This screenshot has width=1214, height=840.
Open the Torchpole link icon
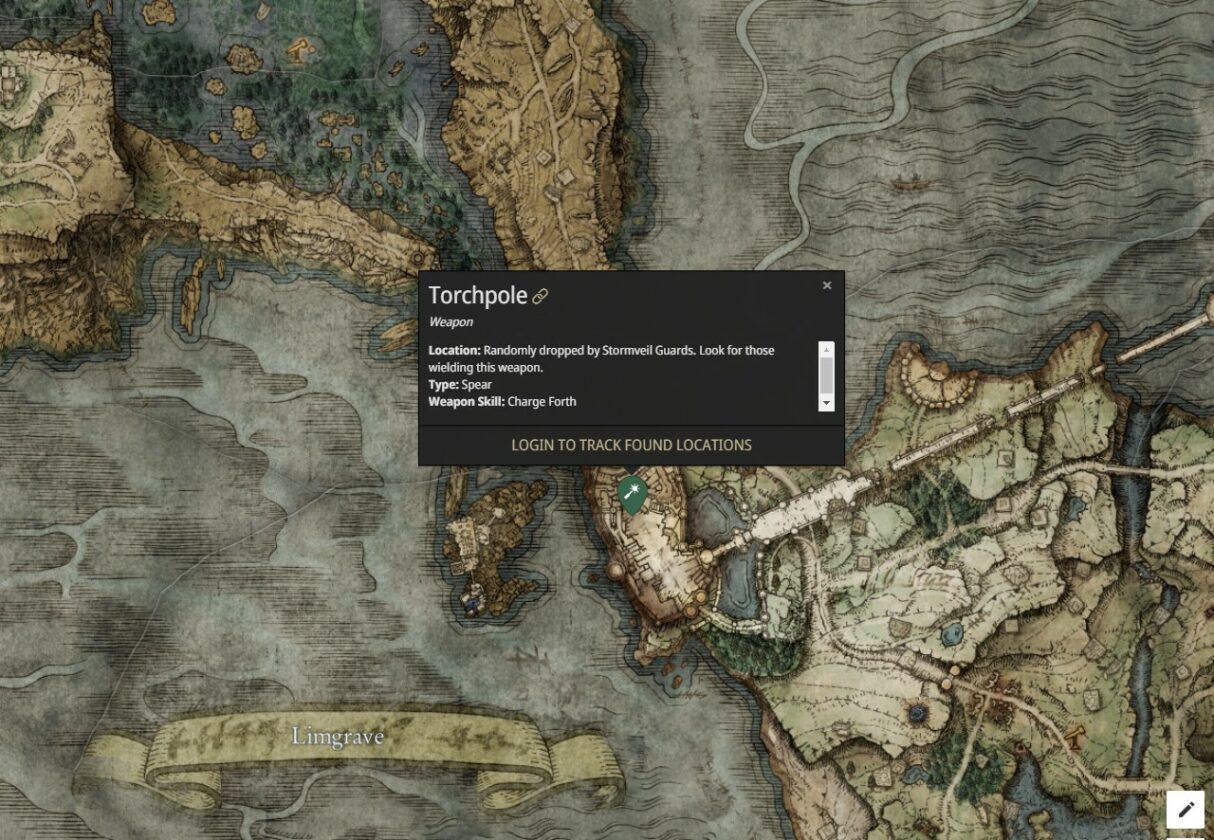(x=540, y=296)
